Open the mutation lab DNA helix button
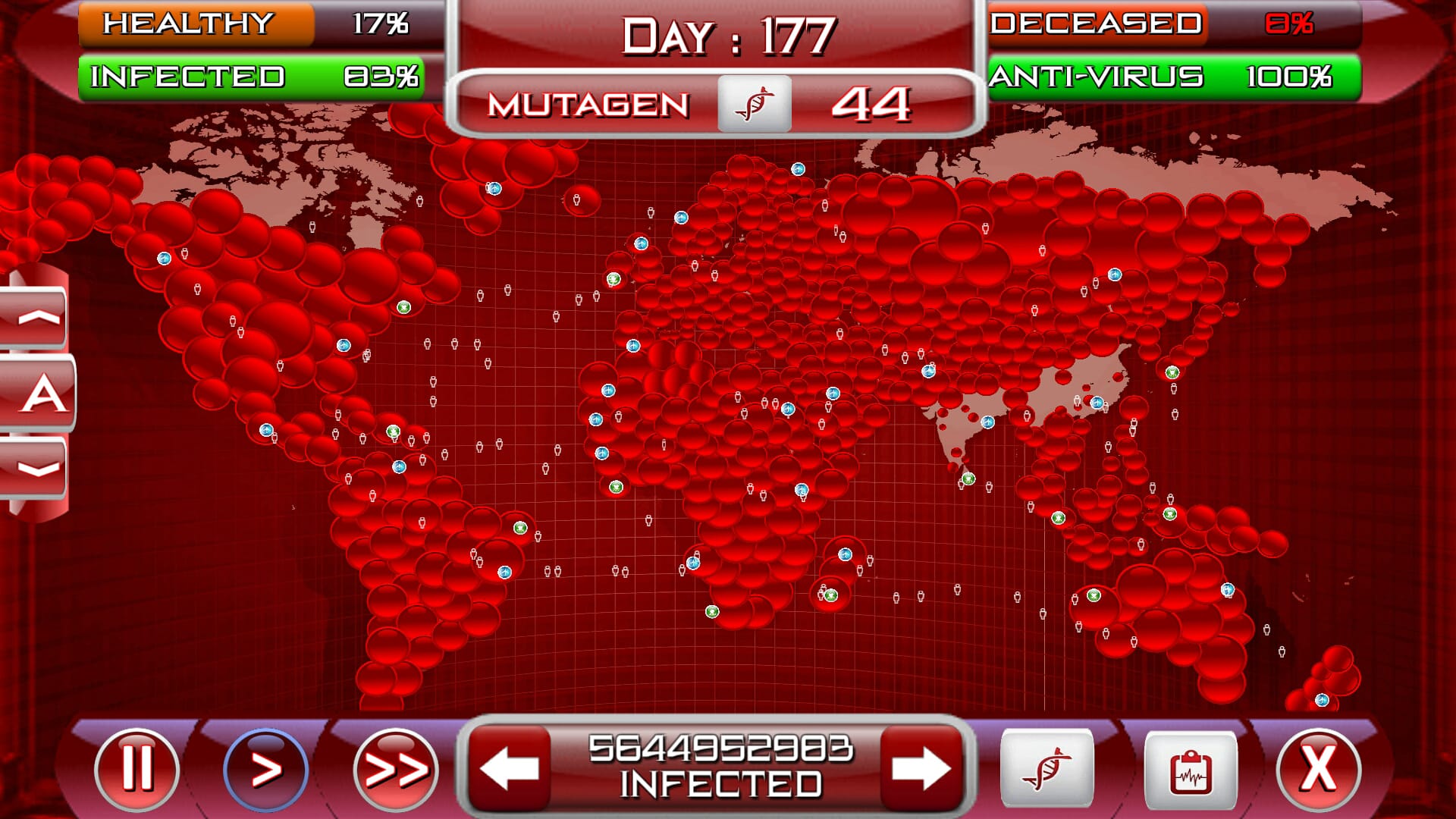The height and width of the screenshot is (819, 1456). pyautogui.click(x=1048, y=768)
